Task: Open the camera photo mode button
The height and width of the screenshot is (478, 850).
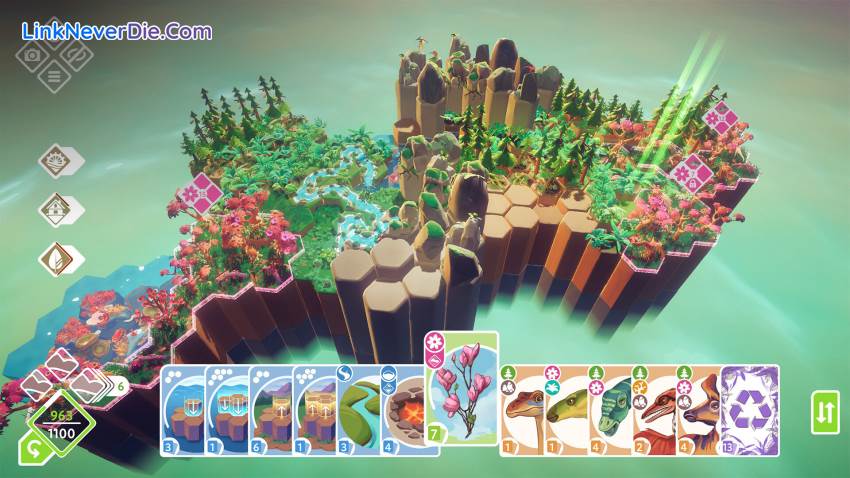Action: coord(32,55)
